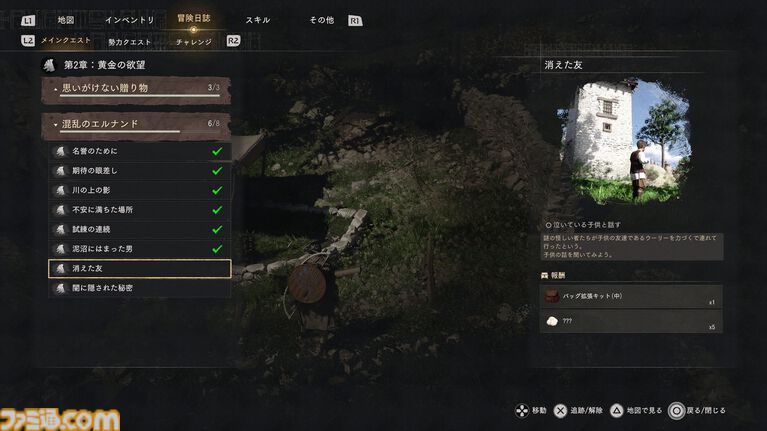The height and width of the screenshot is (431, 767).
Task: Pick the 試練の連続 quest entry
Action: point(140,230)
